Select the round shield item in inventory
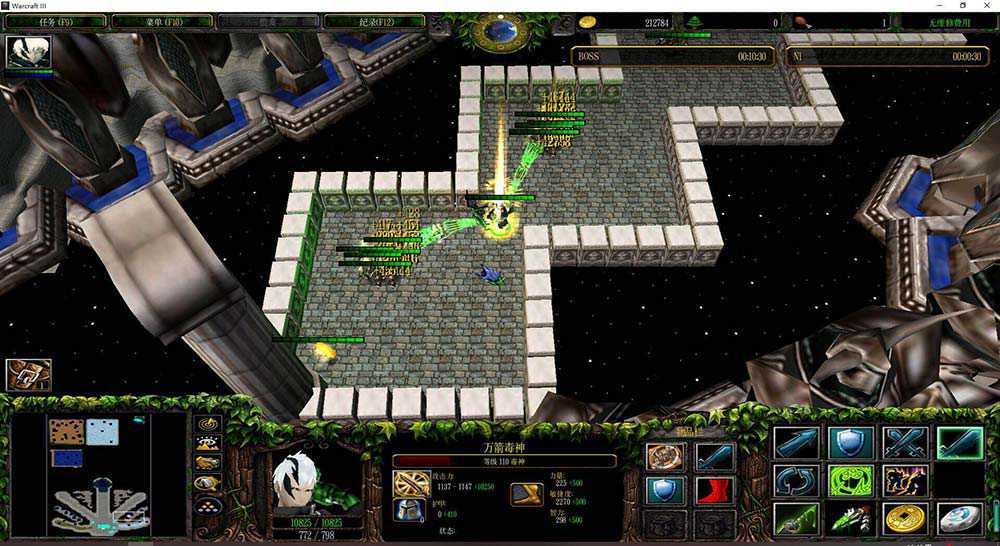Viewport: 1000px width, 546px height. (664, 490)
